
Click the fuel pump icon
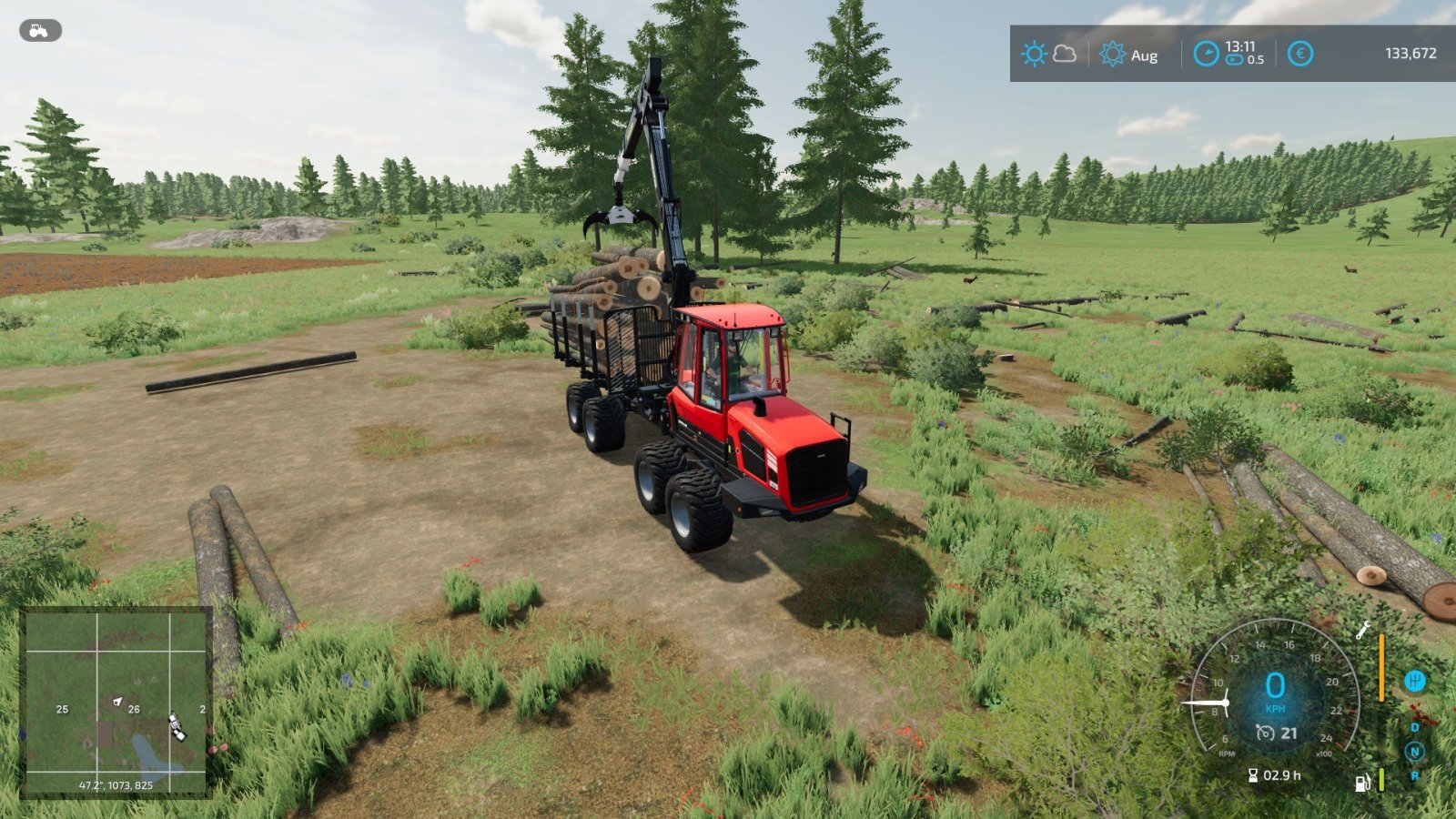1362,783
